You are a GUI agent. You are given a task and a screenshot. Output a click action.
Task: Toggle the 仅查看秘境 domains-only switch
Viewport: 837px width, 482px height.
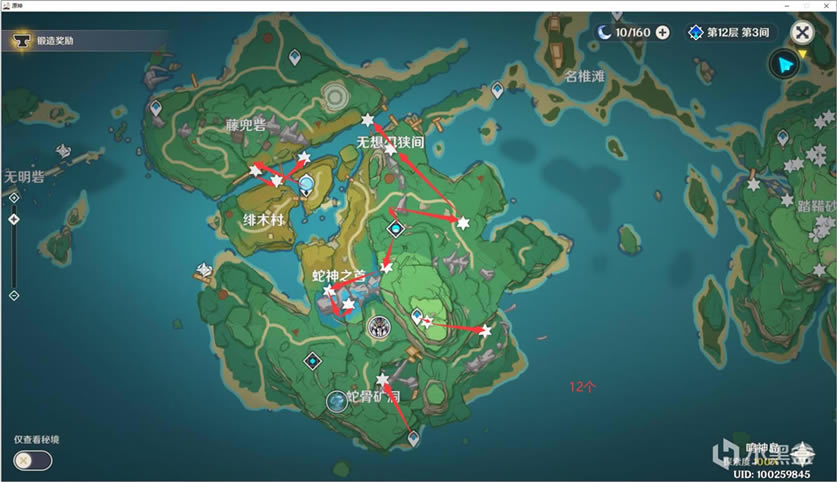32,460
